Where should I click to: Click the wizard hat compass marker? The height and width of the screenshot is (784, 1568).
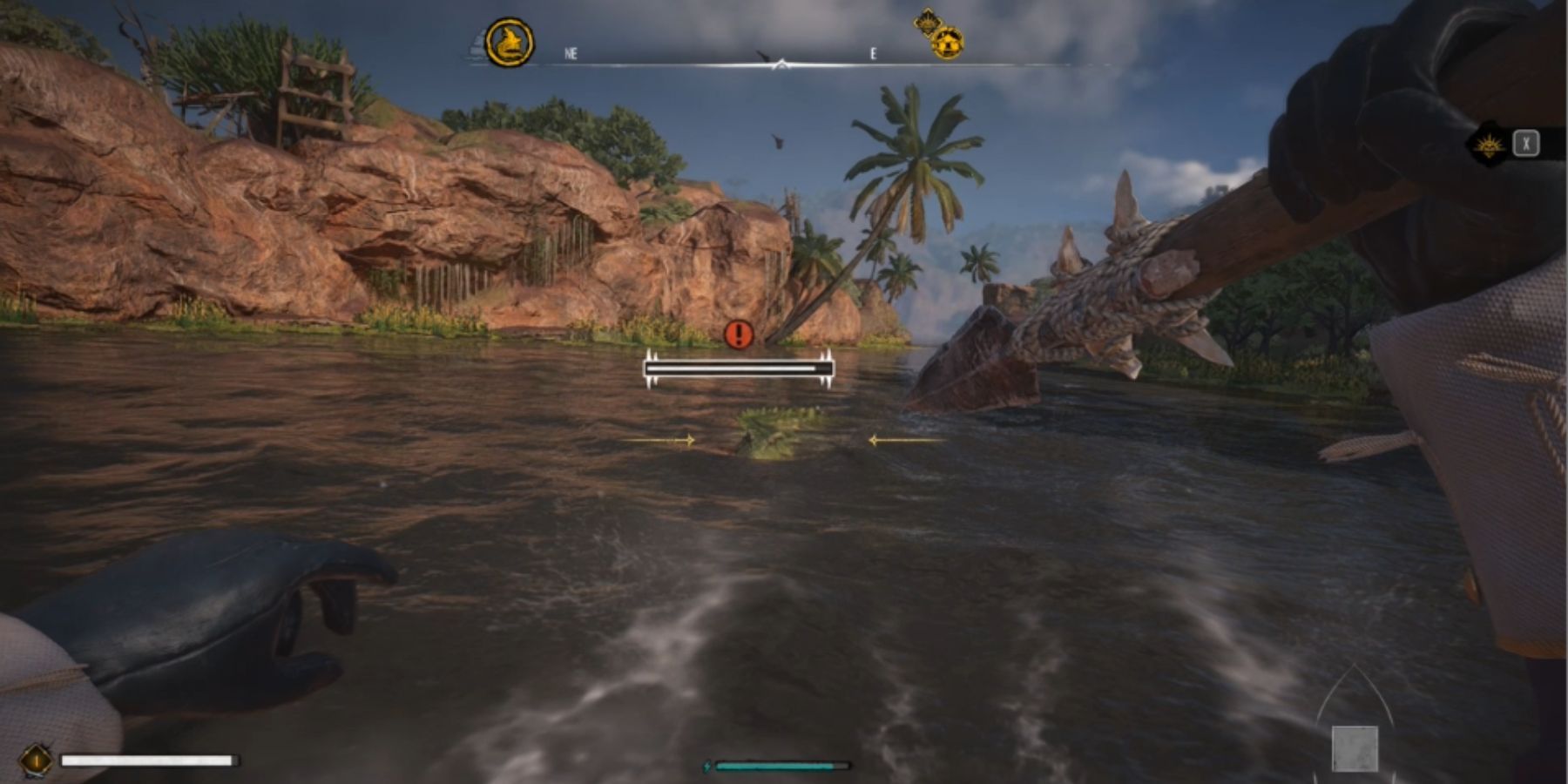pyautogui.click(x=510, y=43)
